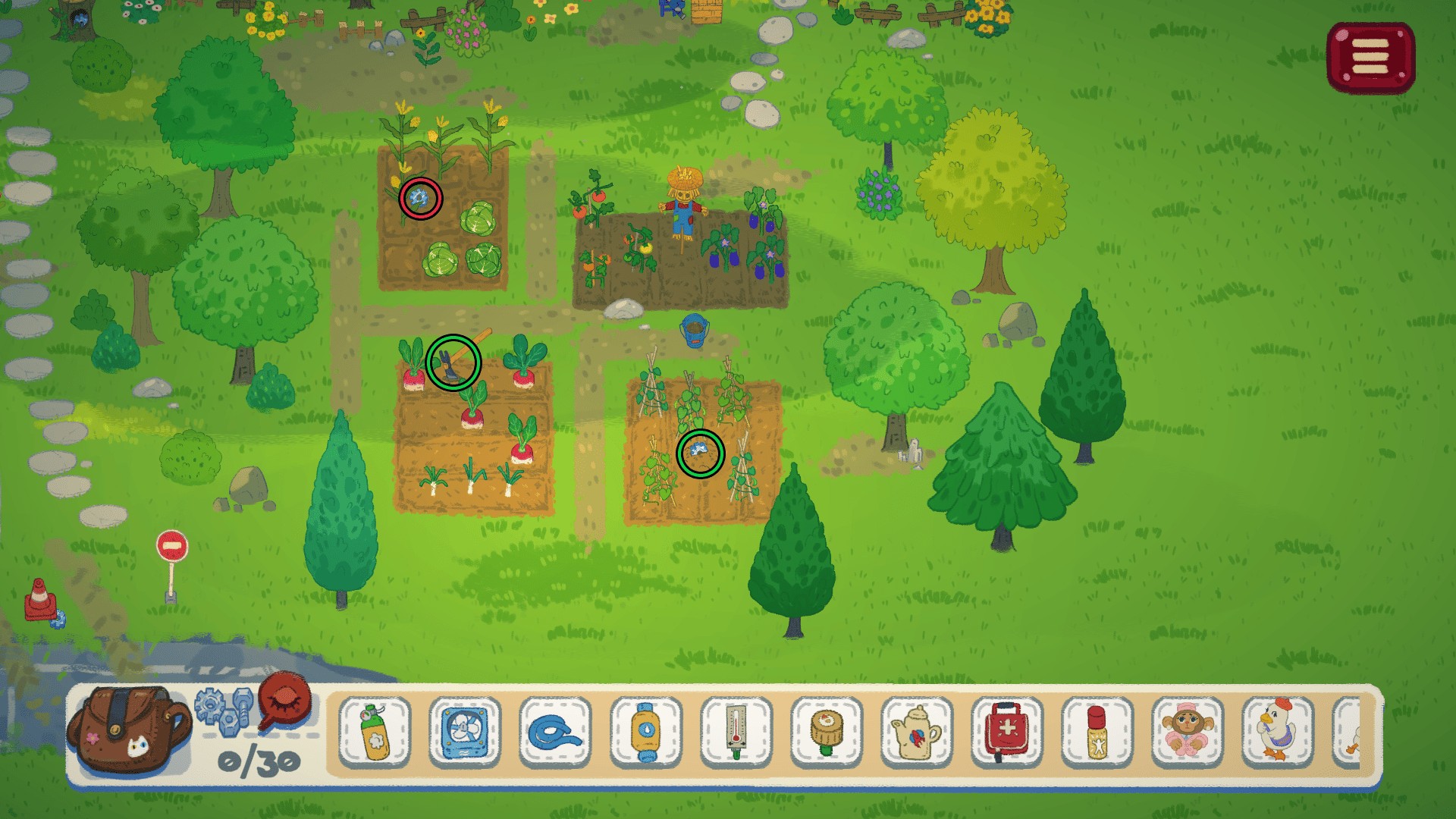Pick the cork stopper item

[x=826, y=732]
